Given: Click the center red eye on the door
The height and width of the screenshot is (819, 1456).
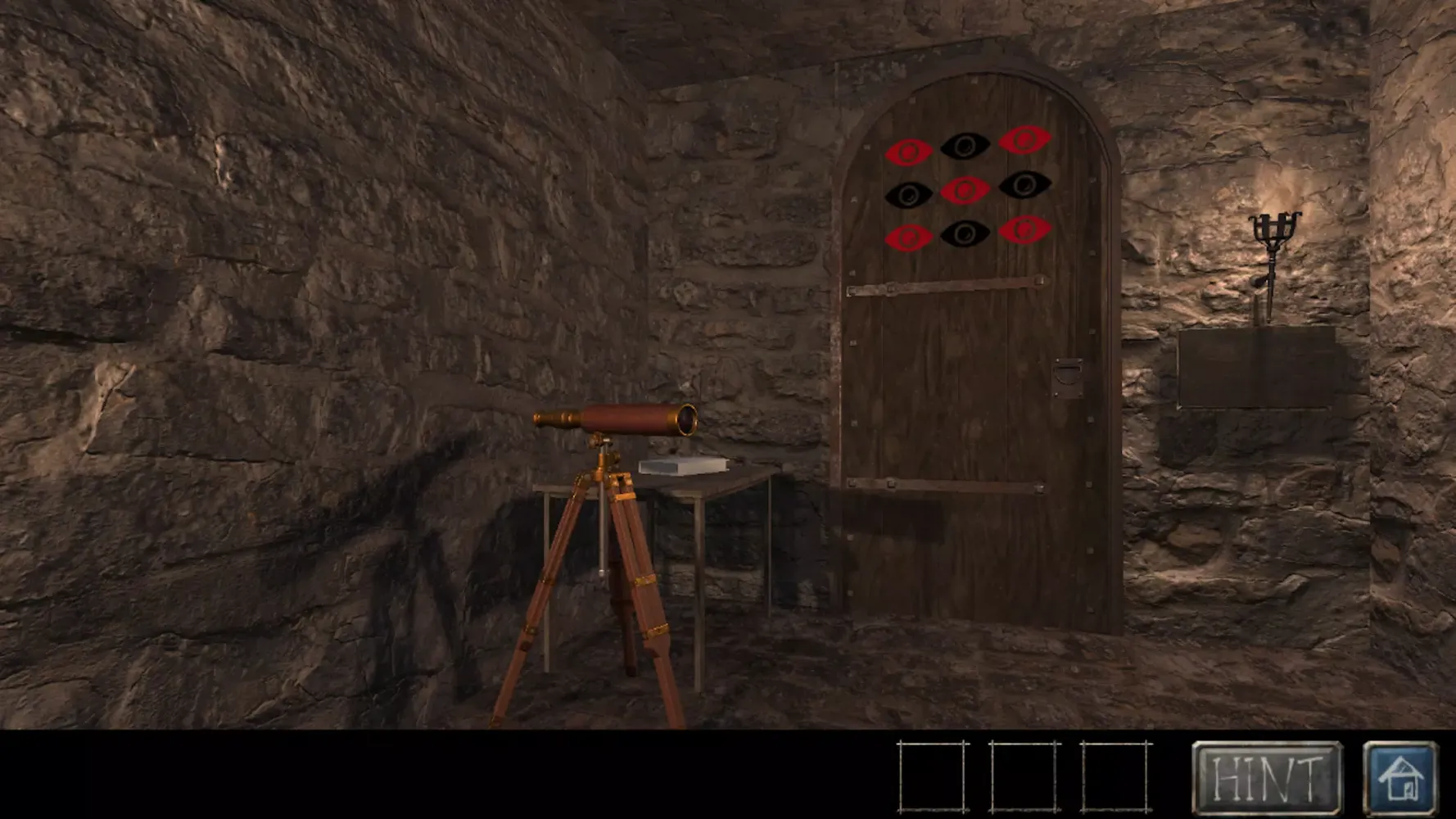Looking at the screenshot, I should coord(964,192).
